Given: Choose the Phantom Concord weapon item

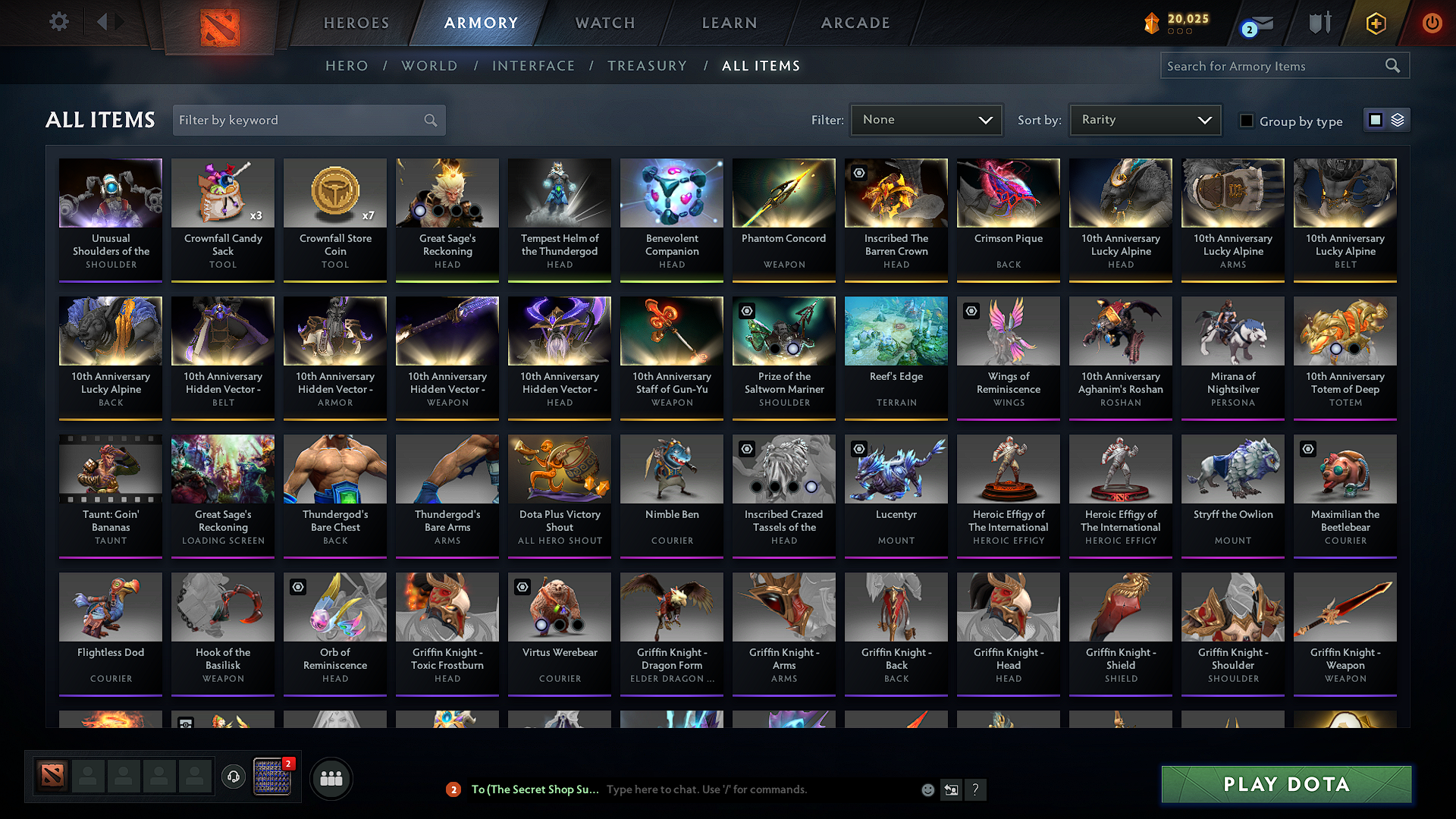Looking at the screenshot, I should [784, 218].
